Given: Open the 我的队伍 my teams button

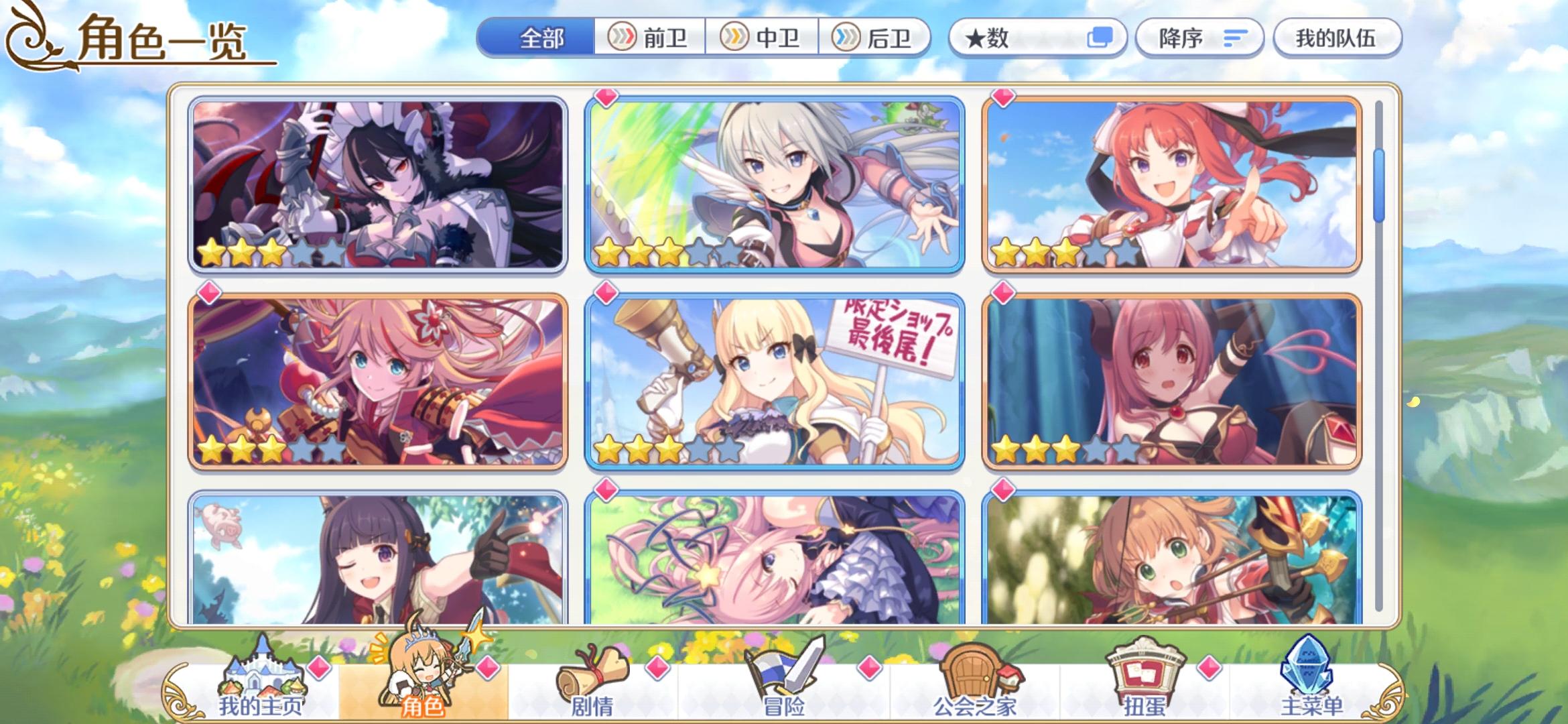Looking at the screenshot, I should pyautogui.click(x=1337, y=38).
